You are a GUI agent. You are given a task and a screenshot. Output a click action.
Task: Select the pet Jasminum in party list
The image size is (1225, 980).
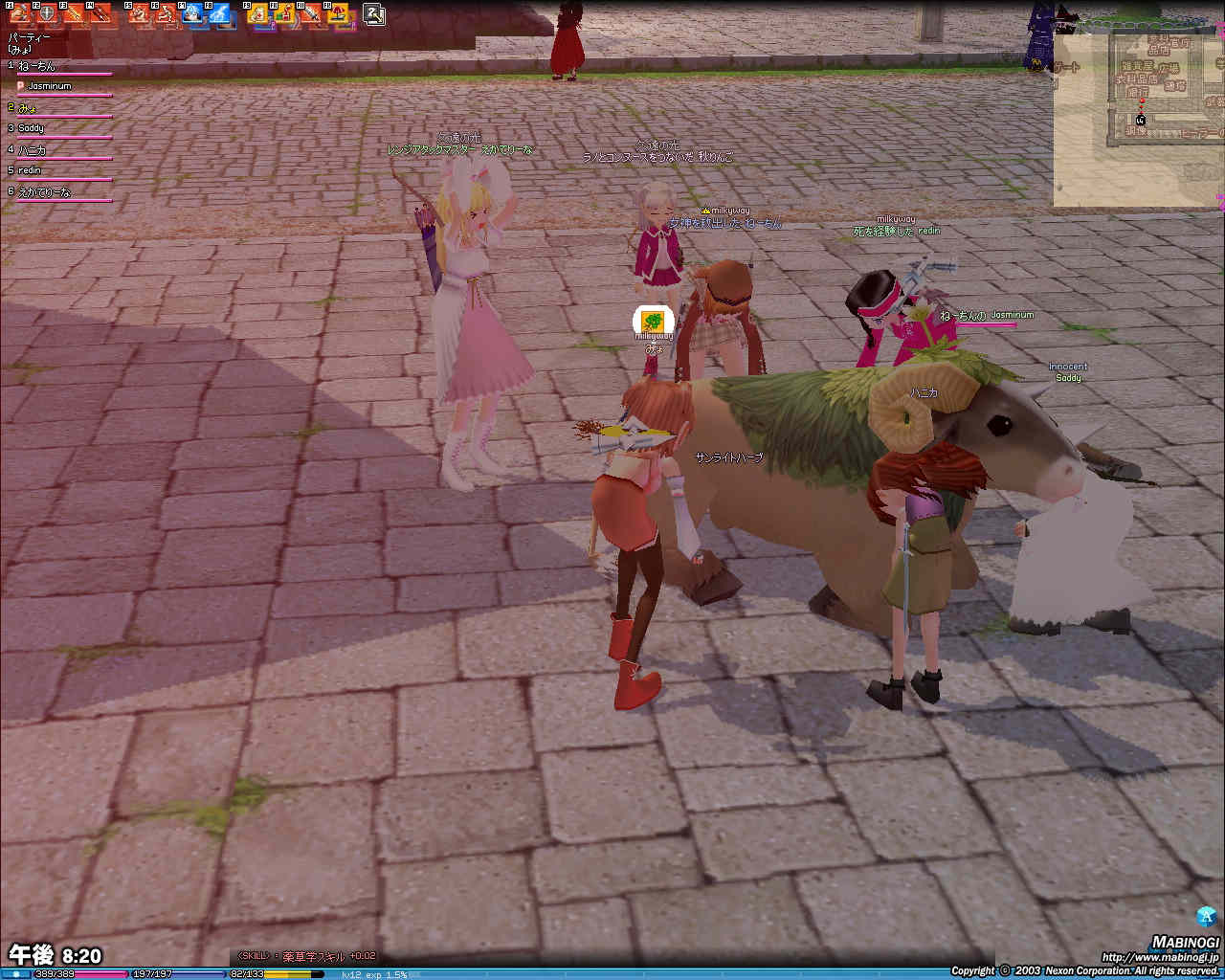click(48, 86)
